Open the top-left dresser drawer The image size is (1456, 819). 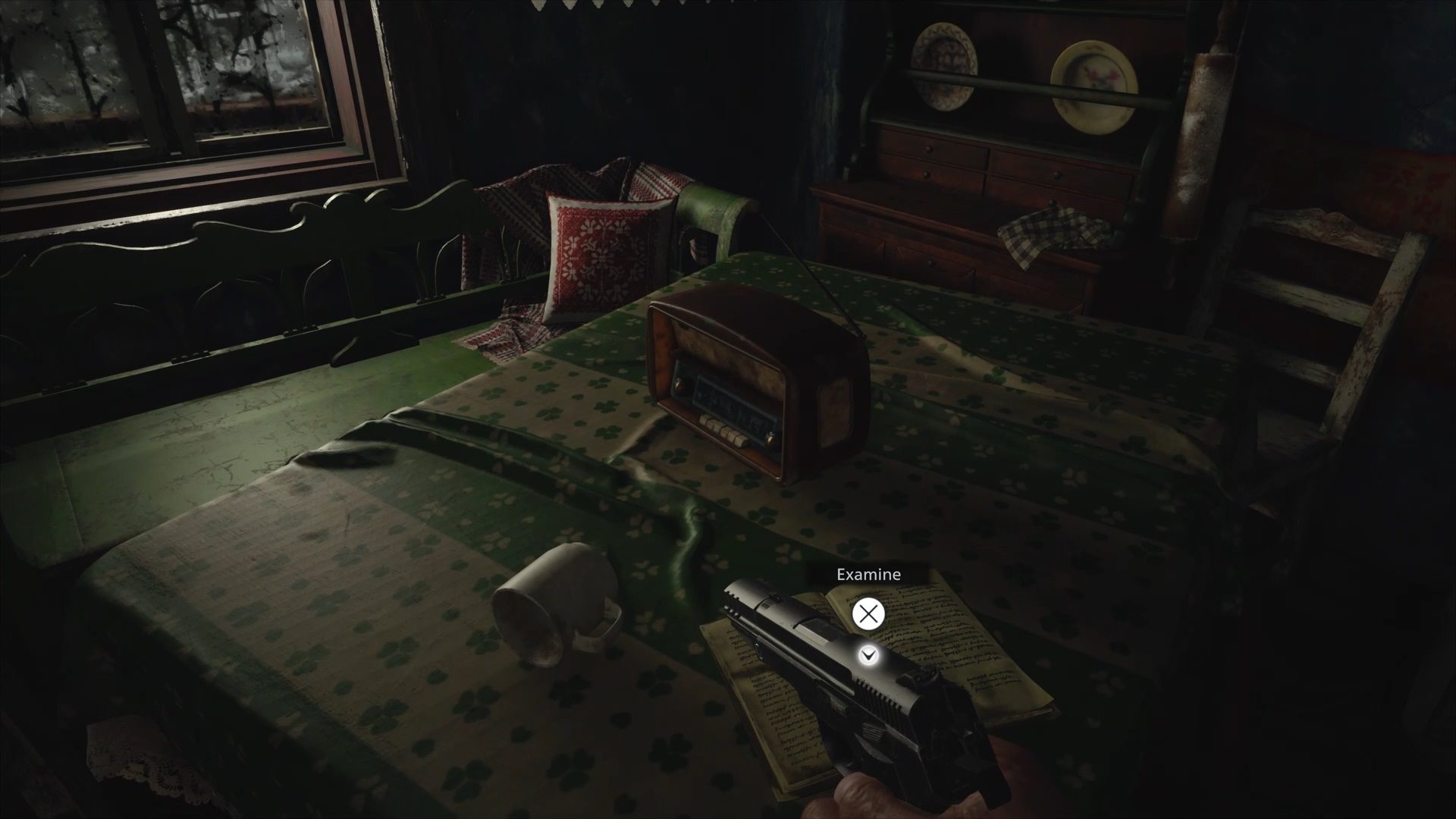pos(928,148)
